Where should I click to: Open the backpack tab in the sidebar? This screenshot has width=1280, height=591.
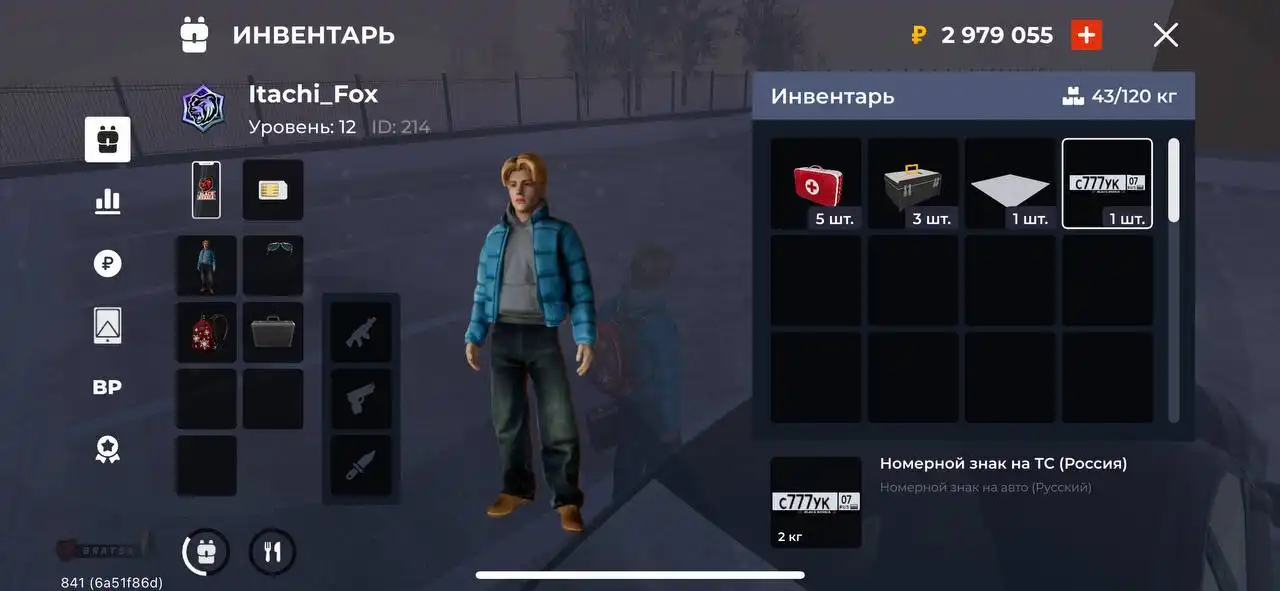(107, 140)
